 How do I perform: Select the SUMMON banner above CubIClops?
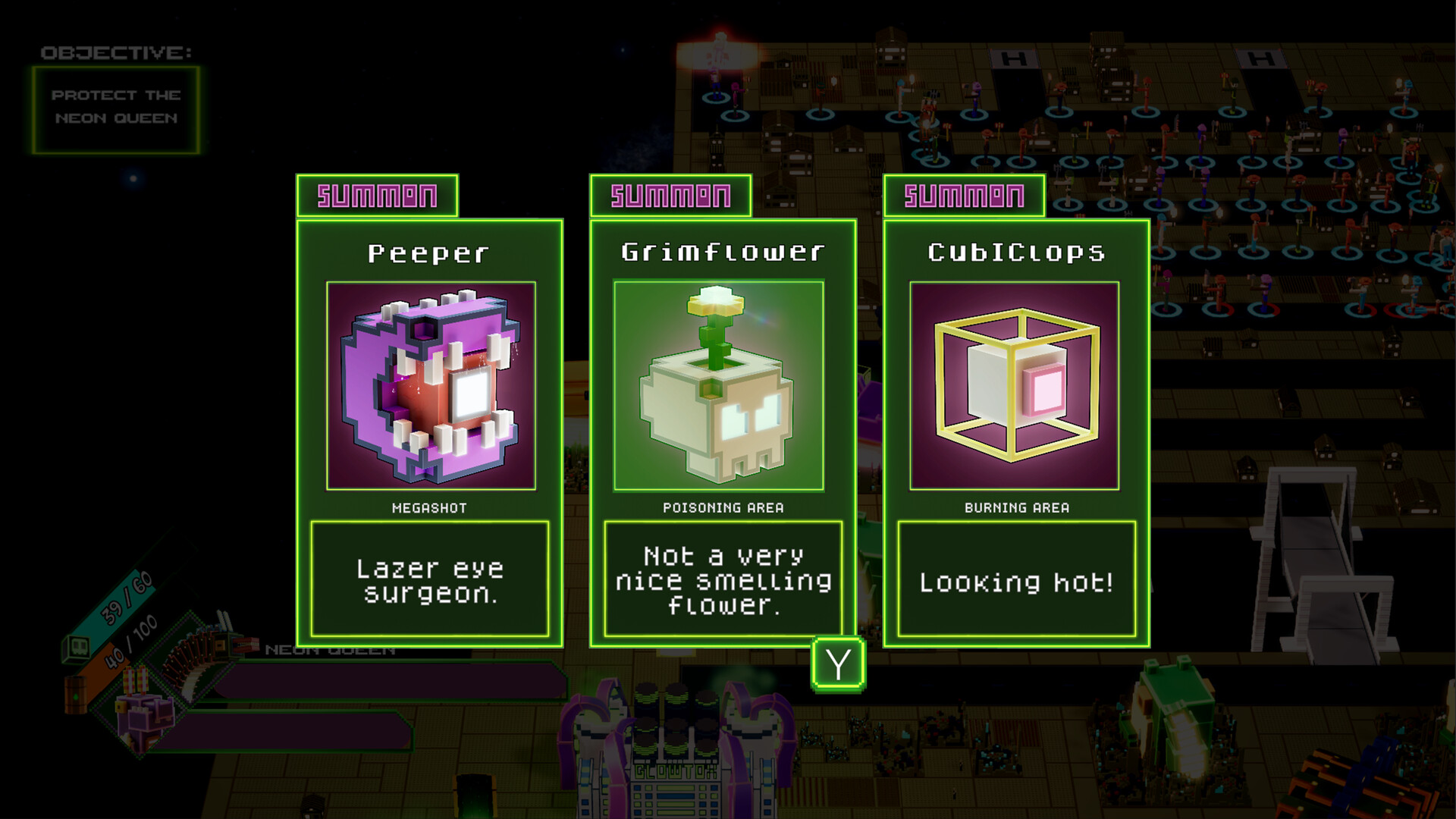point(963,196)
